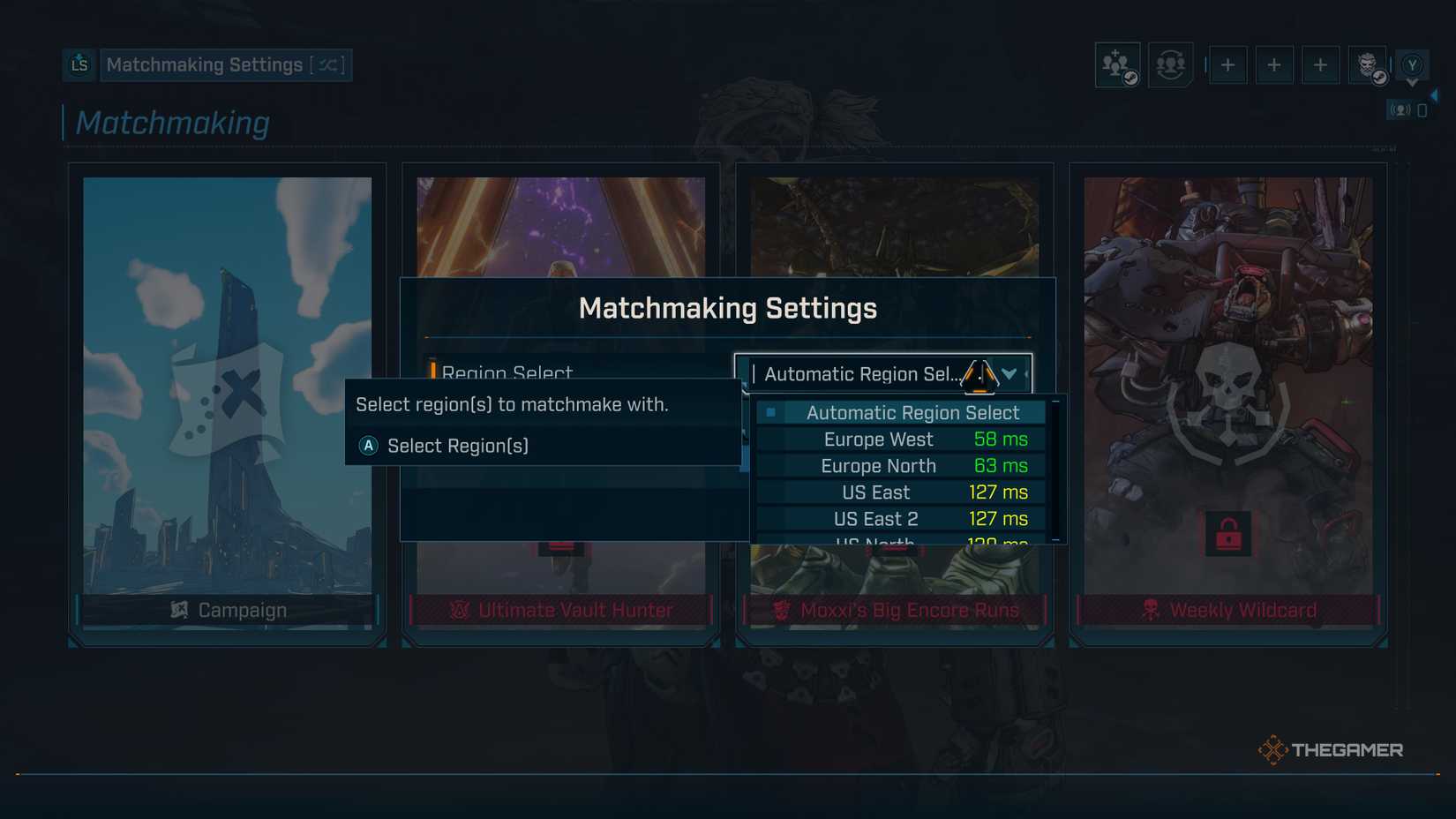1456x819 pixels.
Task: Toggle the Automatic Region Select checkbox
Action: coord(771,411)
